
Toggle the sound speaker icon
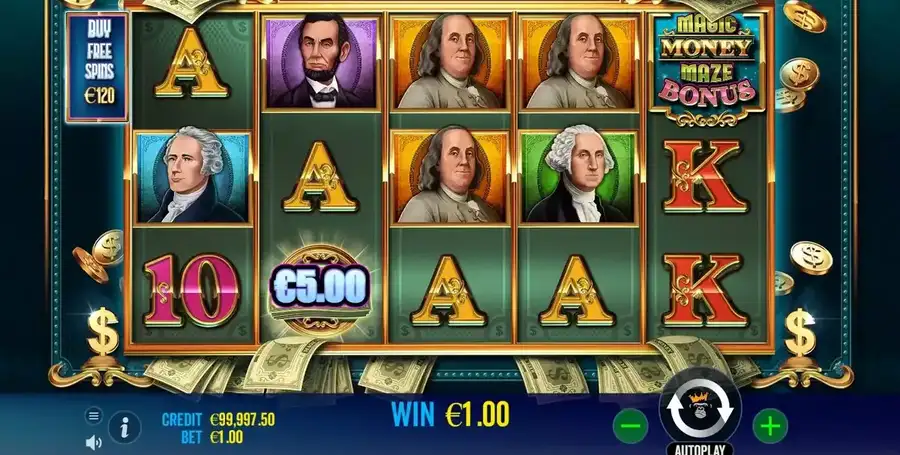click(94, 441)
